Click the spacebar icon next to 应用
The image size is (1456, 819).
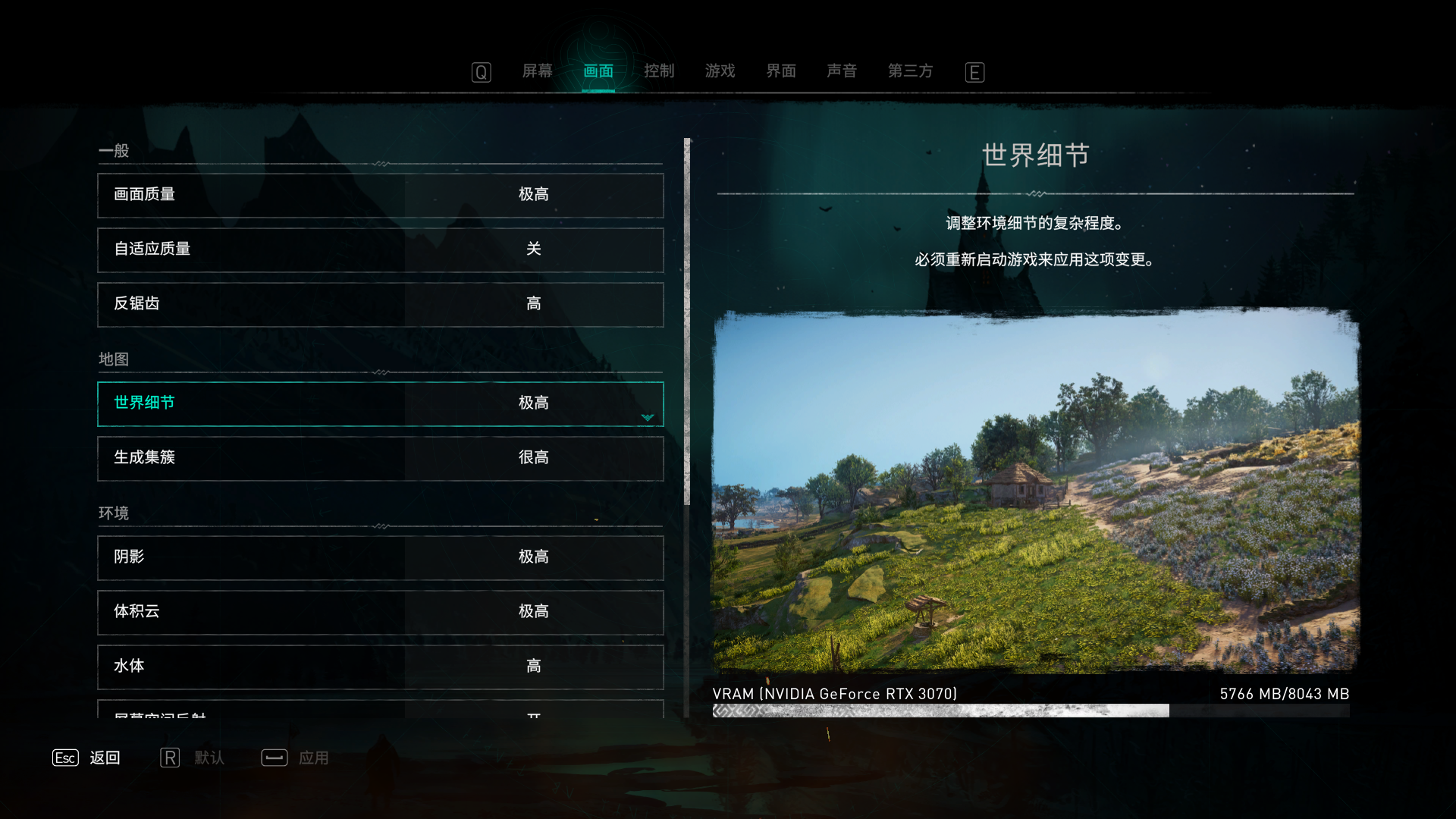pos(274,758)
